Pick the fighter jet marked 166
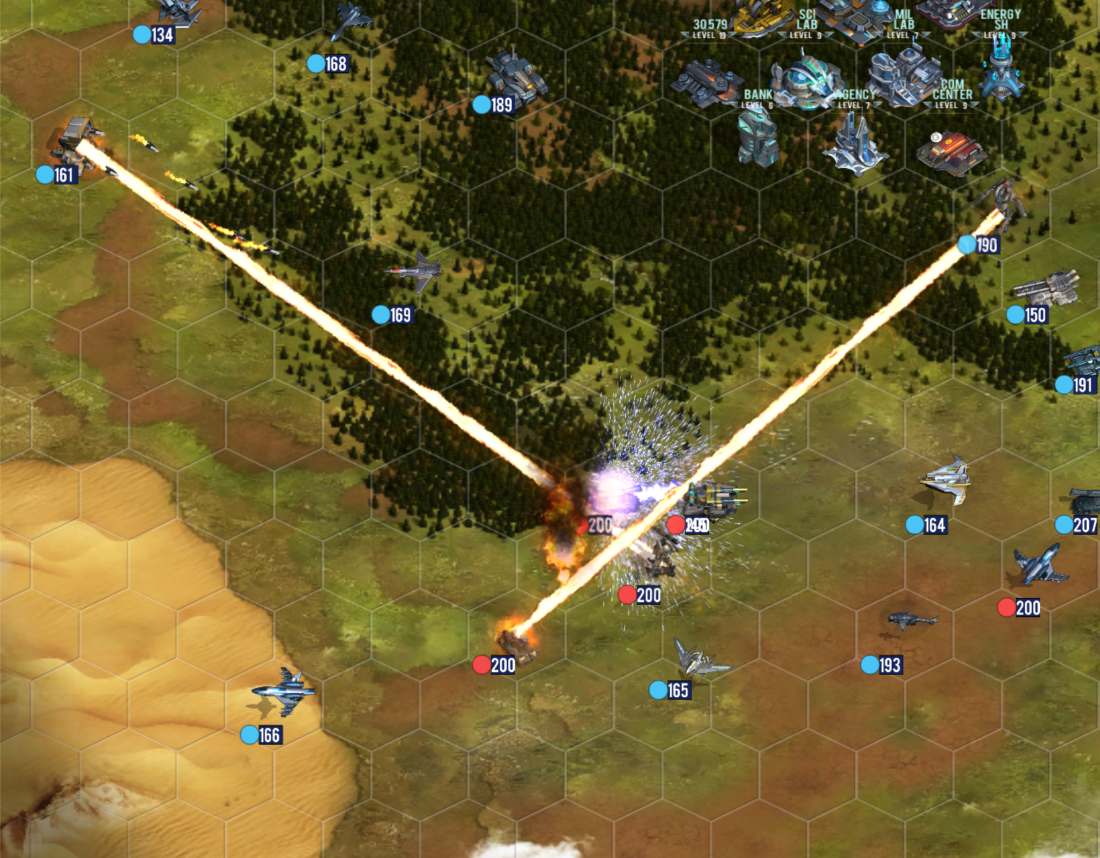 pos(284,691)
